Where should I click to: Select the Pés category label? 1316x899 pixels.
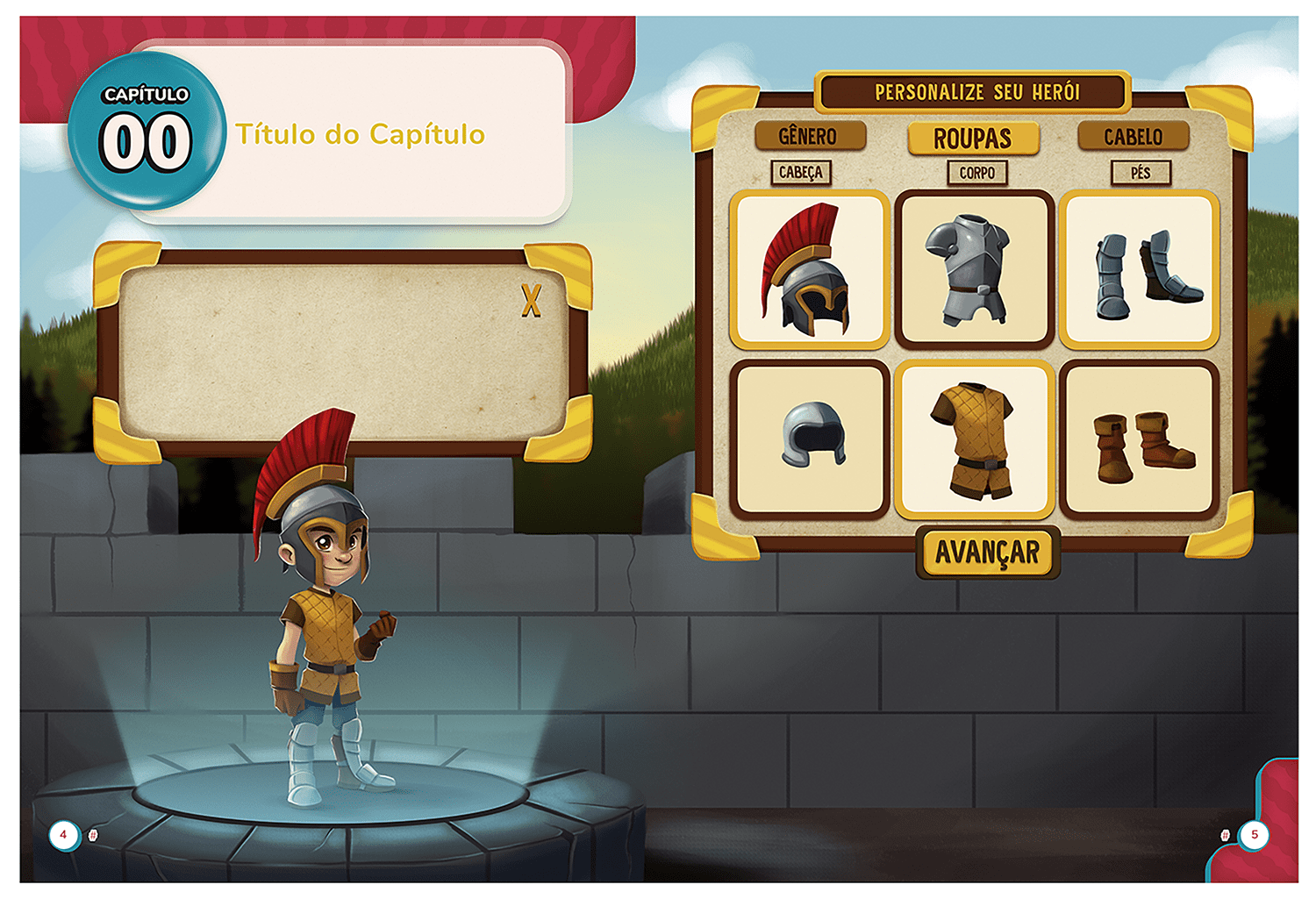pos(1140,173)
